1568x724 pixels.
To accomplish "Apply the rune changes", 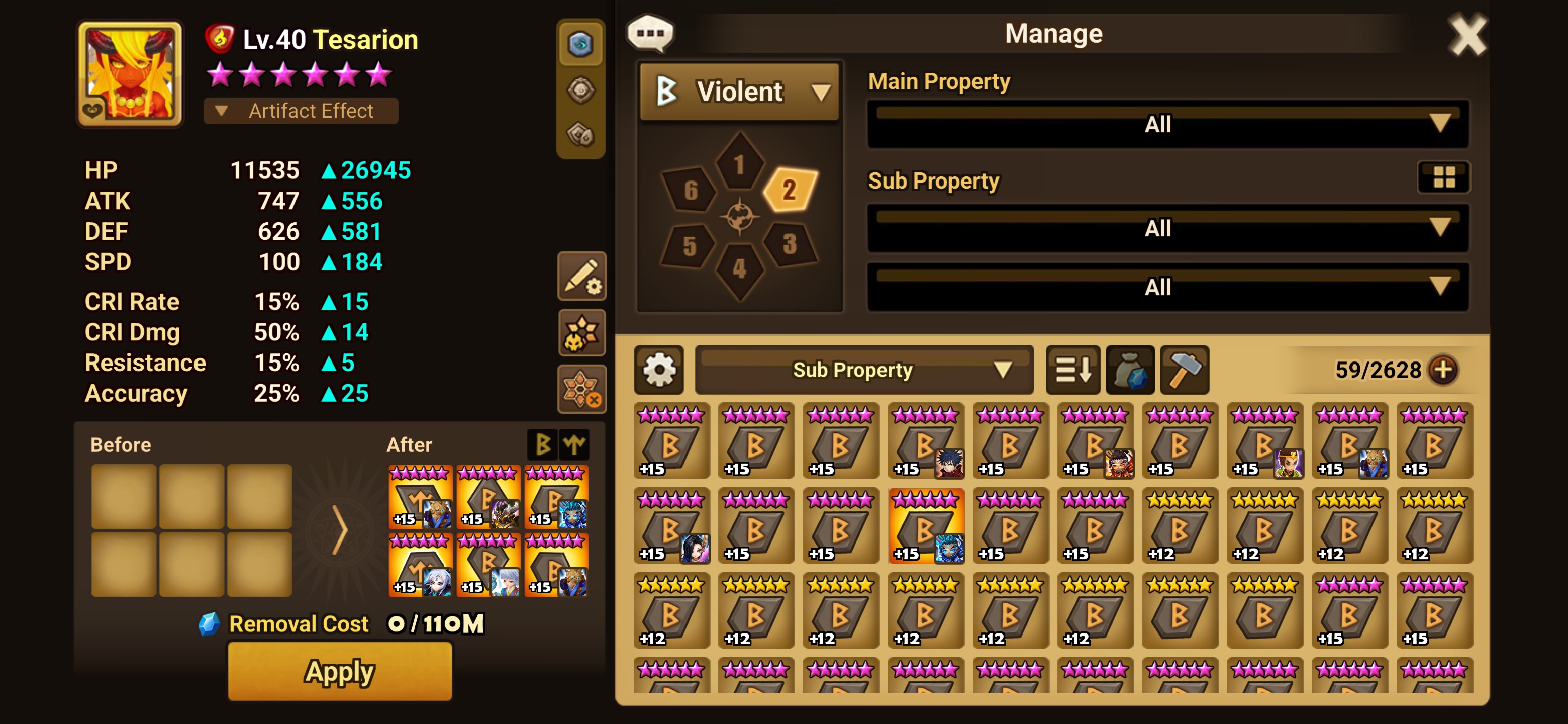I will 339,671.
